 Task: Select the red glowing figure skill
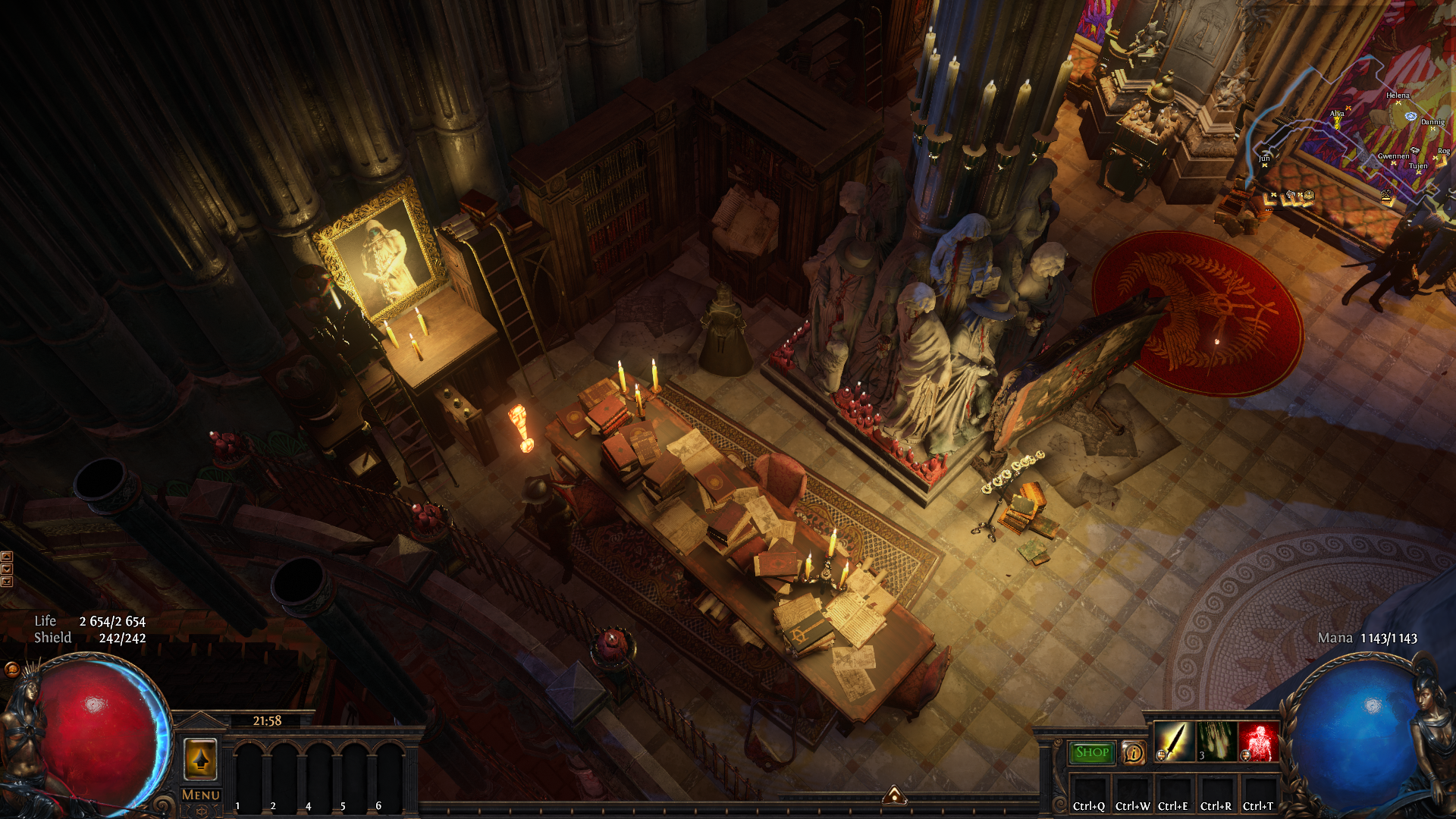point(1258,742)
